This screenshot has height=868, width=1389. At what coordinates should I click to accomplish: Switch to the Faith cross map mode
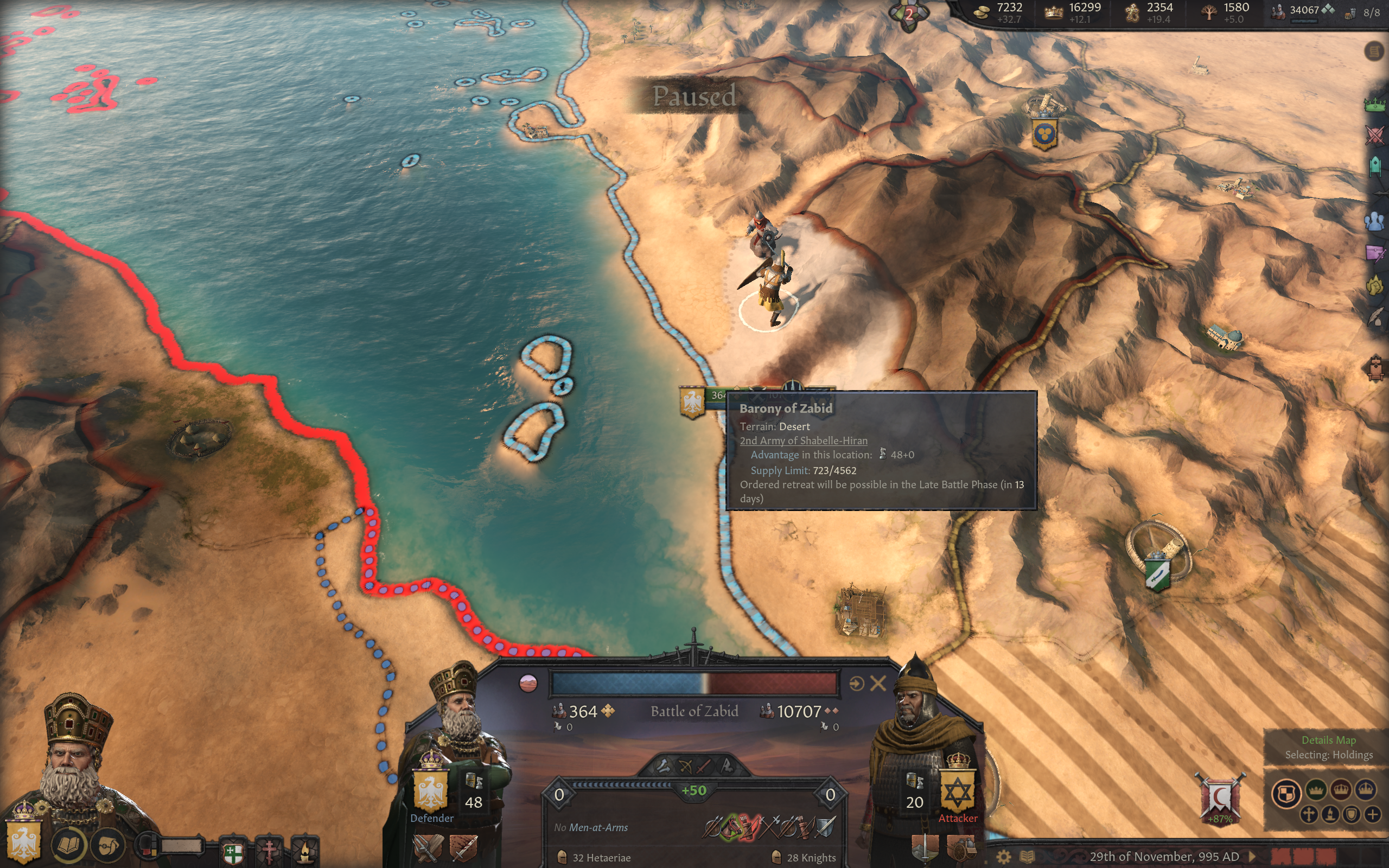1309,815
